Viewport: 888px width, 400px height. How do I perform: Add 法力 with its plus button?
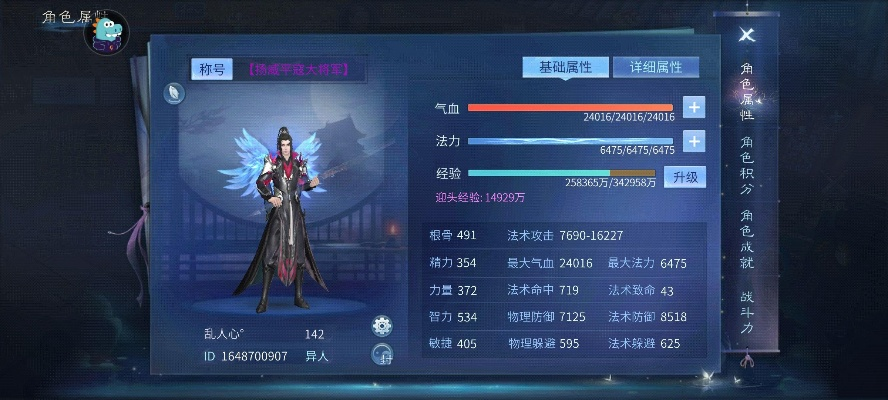694,141
